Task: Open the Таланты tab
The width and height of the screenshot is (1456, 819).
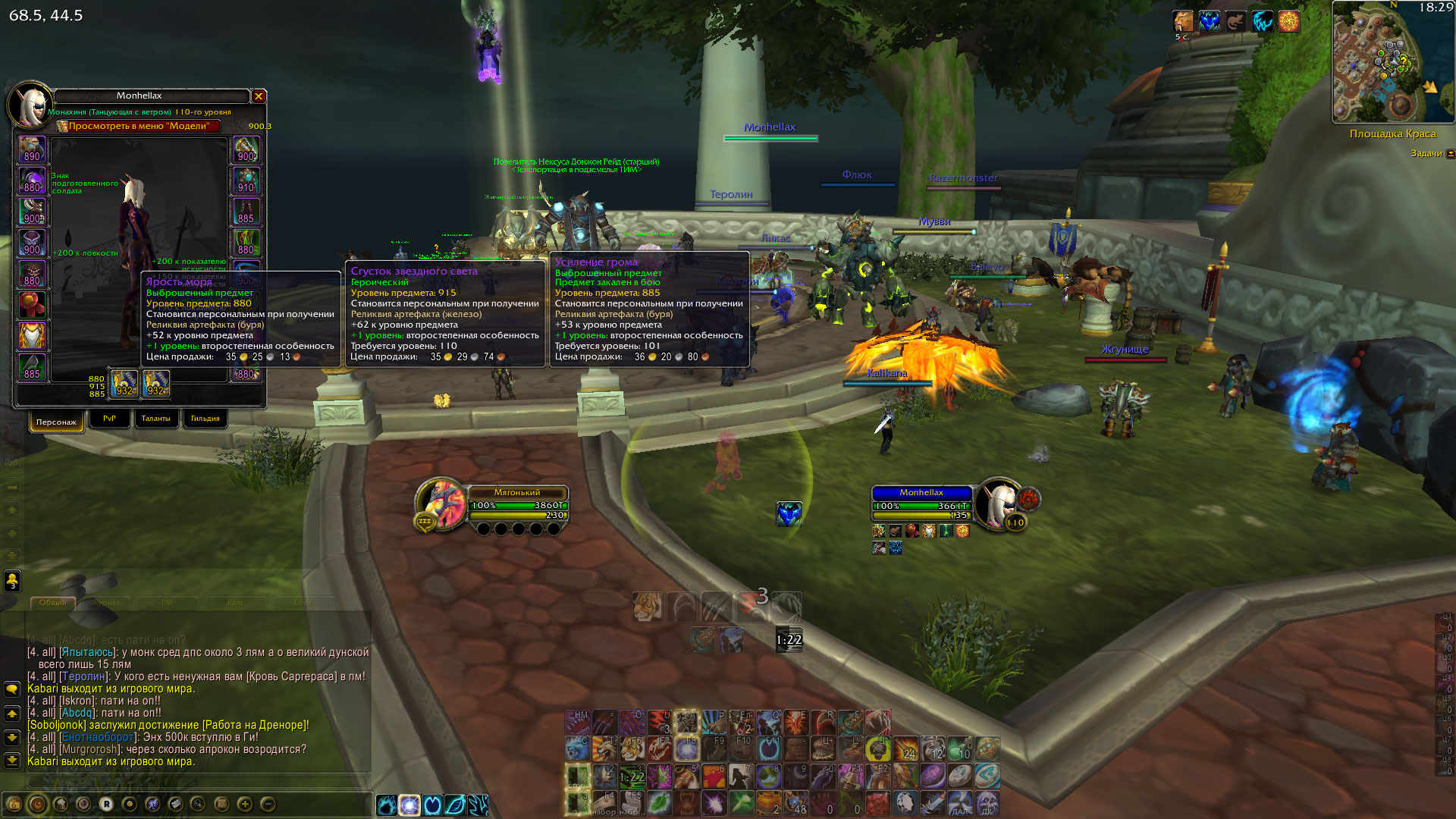Action: pyautogui.click(x=155, y=419)
